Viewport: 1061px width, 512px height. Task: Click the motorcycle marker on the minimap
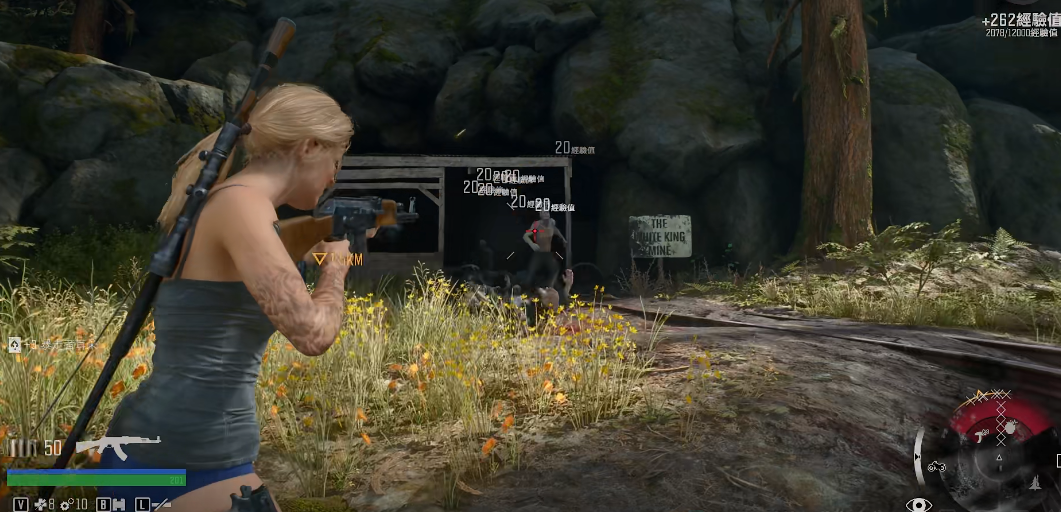937,467
